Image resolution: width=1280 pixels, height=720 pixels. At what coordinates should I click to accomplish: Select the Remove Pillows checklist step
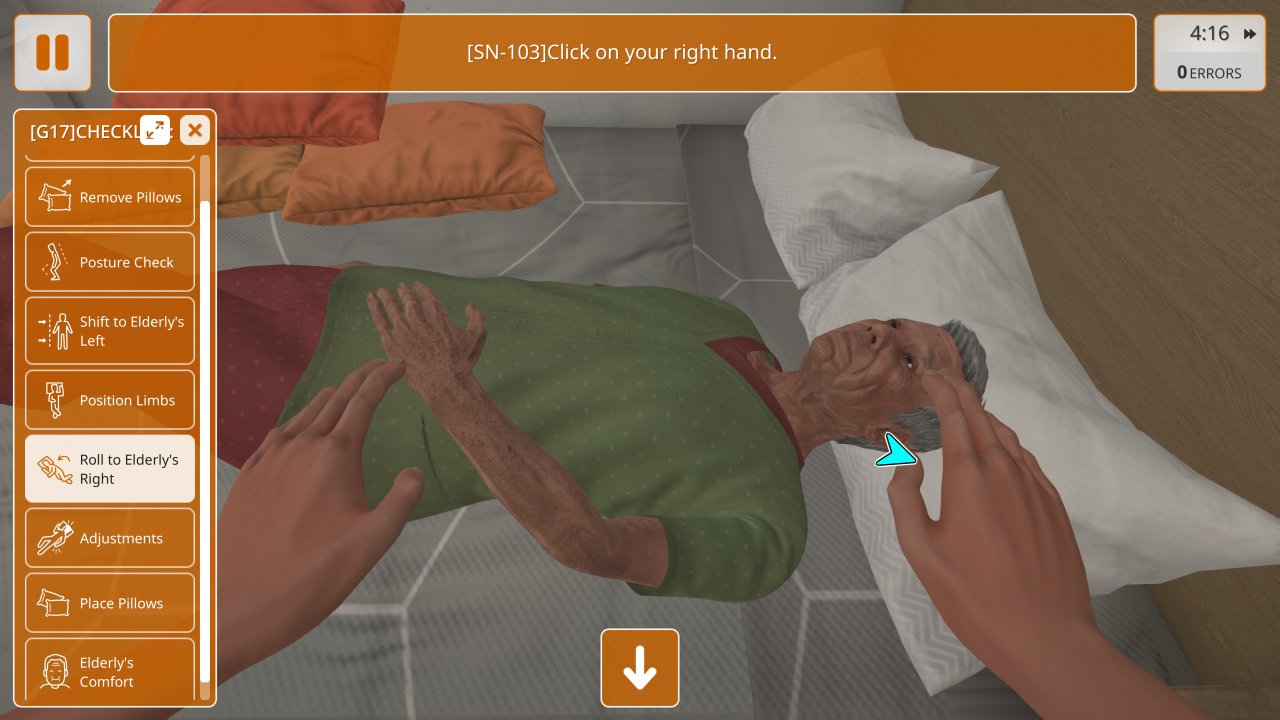[110, 197]
